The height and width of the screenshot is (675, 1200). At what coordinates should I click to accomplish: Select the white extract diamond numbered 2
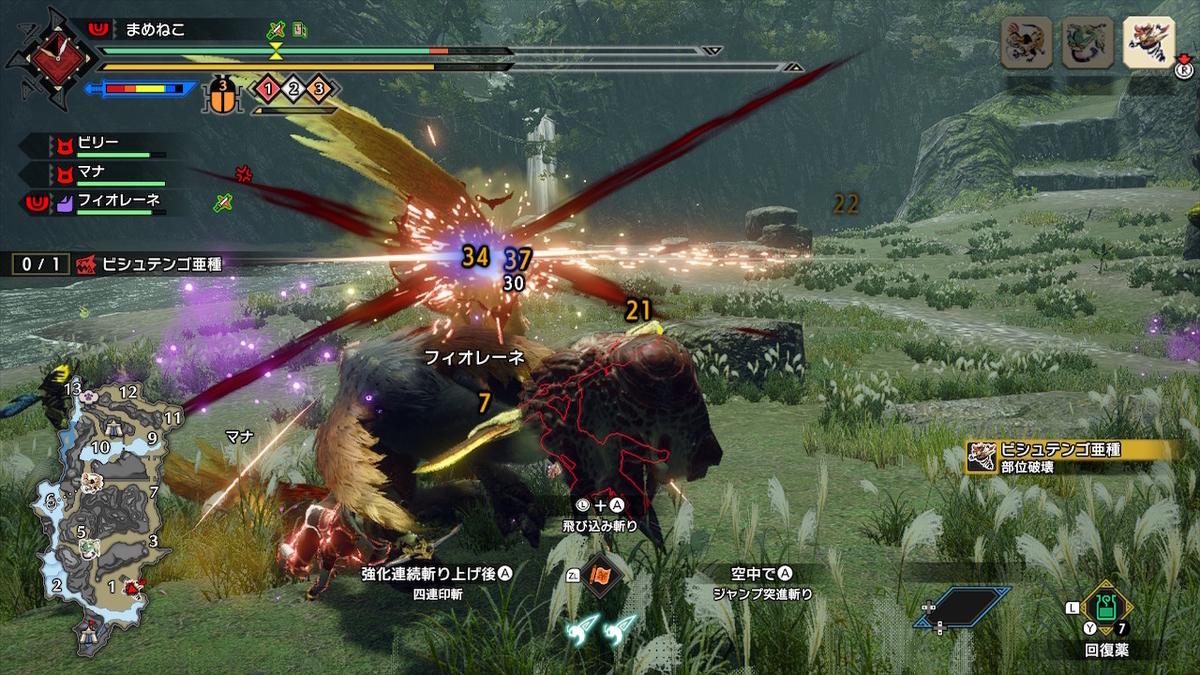[x=293, y=90]
